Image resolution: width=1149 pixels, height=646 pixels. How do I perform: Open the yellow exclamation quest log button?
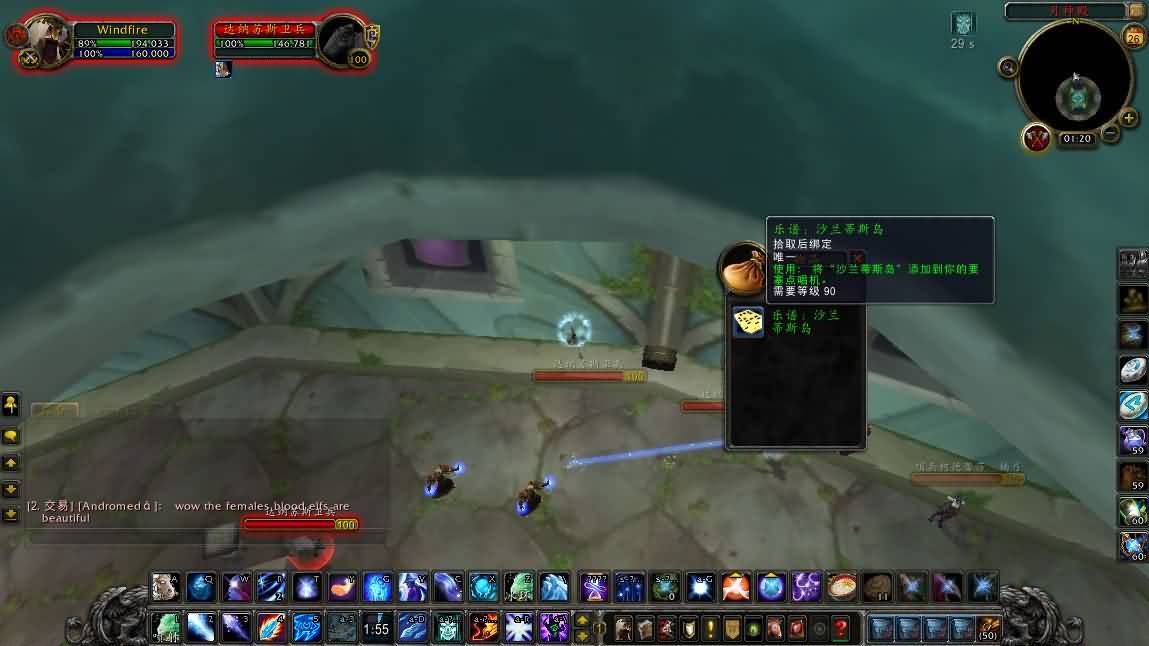(x=710, y=629)
